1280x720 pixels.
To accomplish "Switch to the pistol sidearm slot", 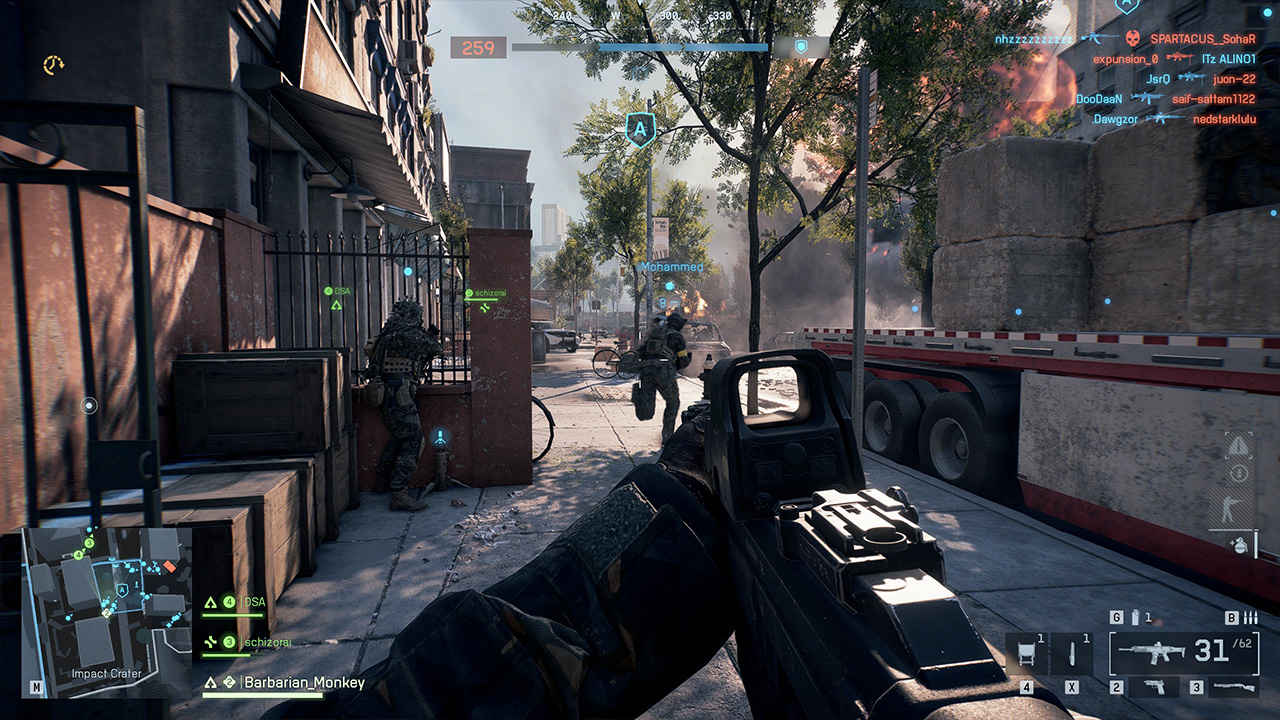I will coord(1153,687).
